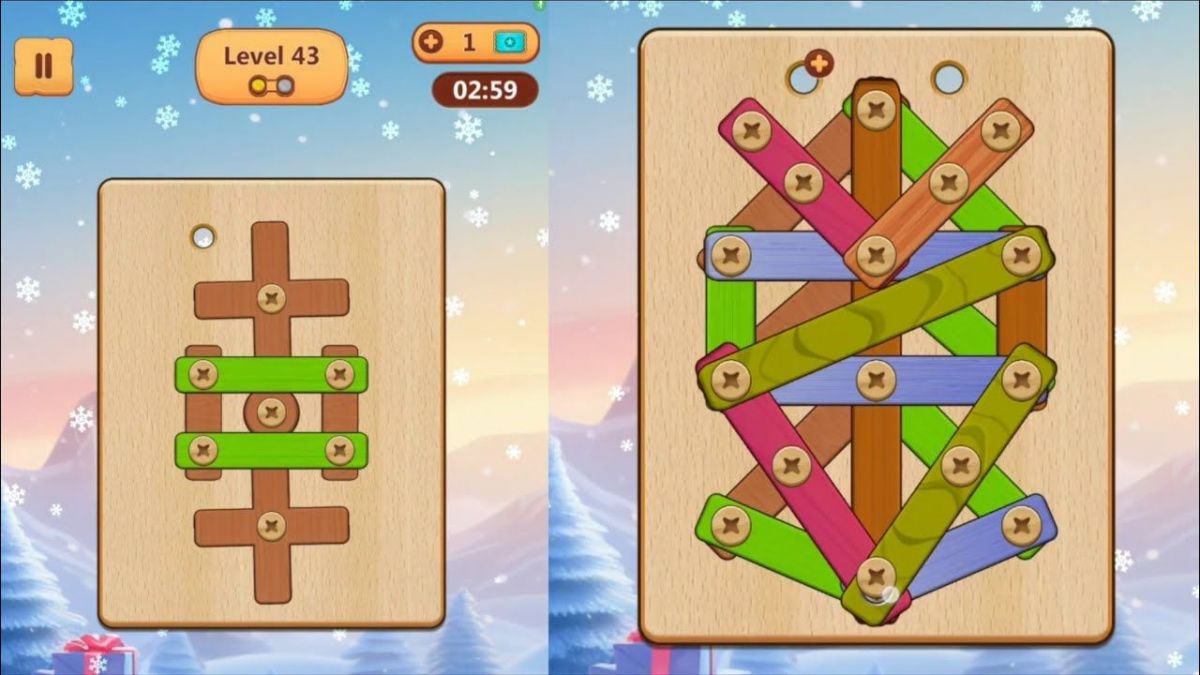1200x675 pixels.
Task: Select the screw on the bottom-right blue bar
Action: tap(1021, 524)
